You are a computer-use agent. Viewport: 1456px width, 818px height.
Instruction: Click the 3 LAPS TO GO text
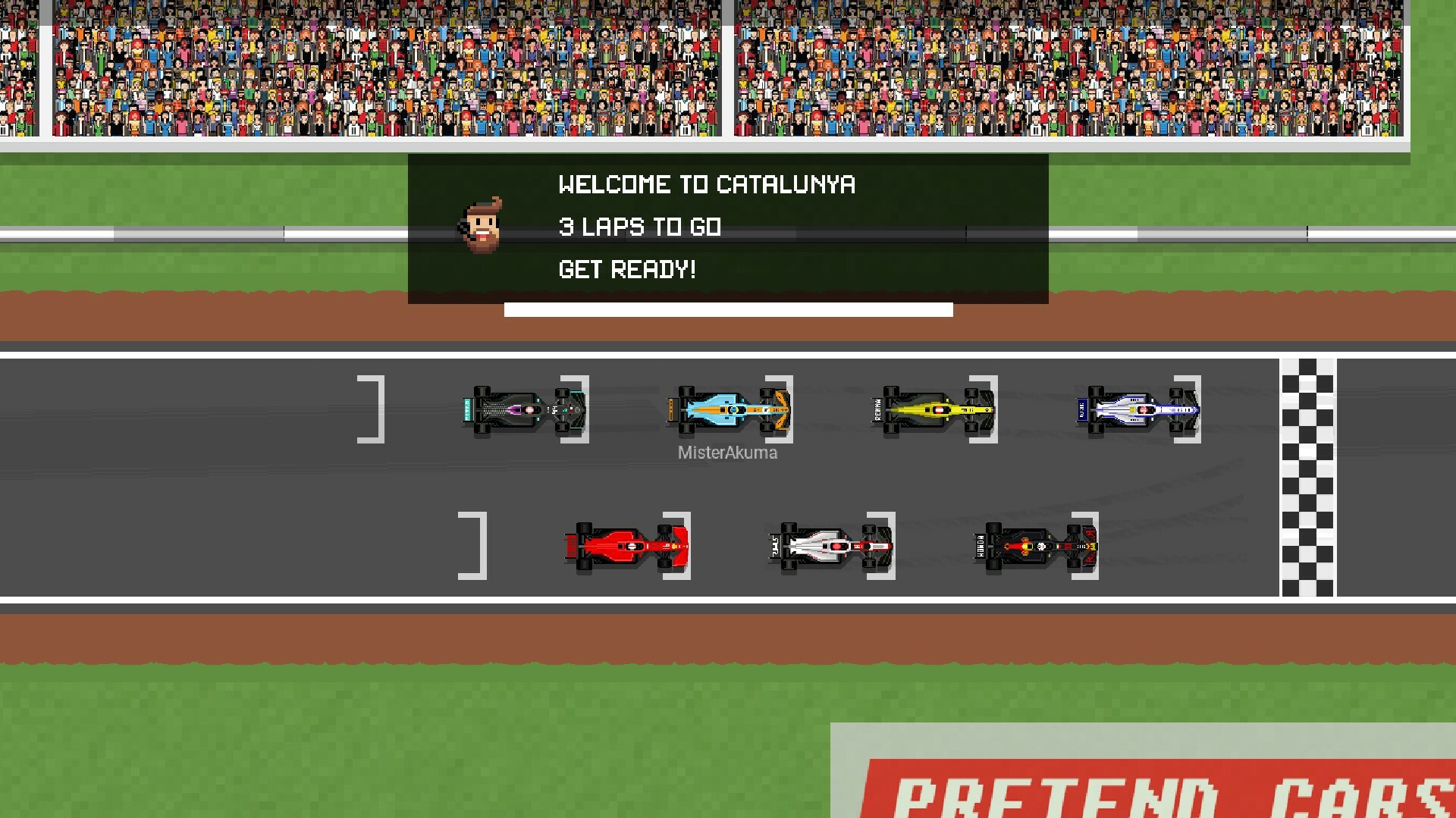tap(641, 227)
